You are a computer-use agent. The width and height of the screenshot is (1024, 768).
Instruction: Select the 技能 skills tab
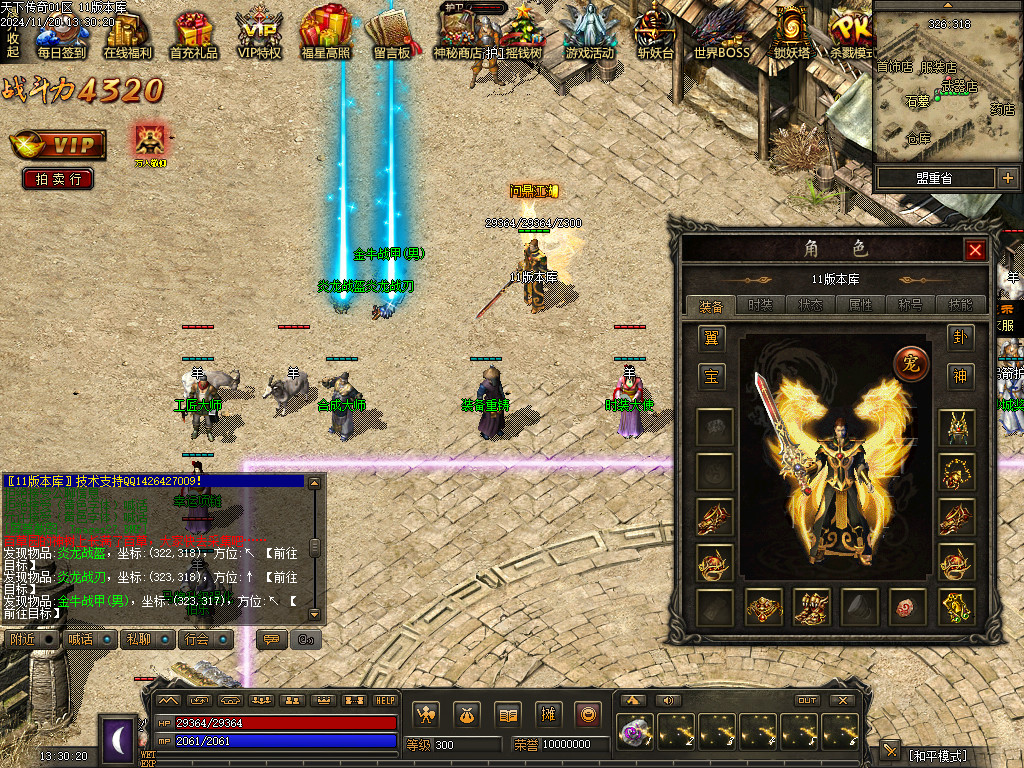point(960,305)
